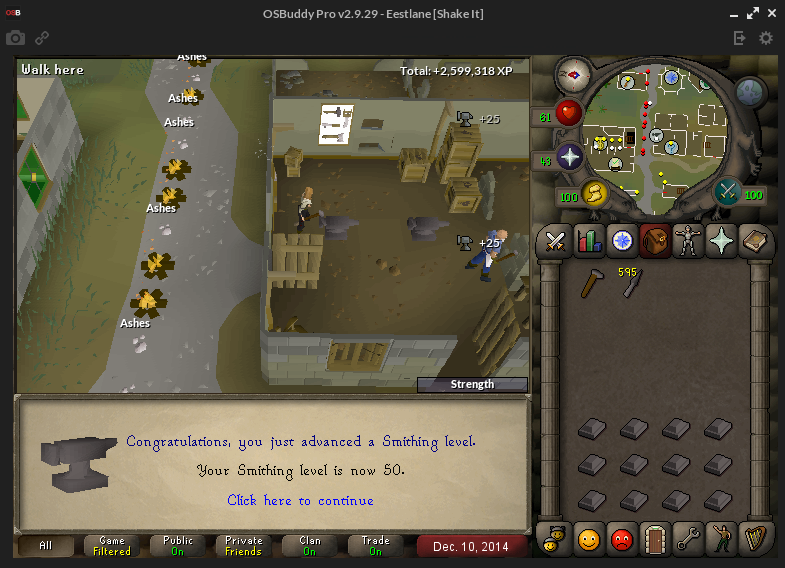Take a screenshot with OSBuddy camera icon
This screenshot has height=568, width=785.
(16, 38)
